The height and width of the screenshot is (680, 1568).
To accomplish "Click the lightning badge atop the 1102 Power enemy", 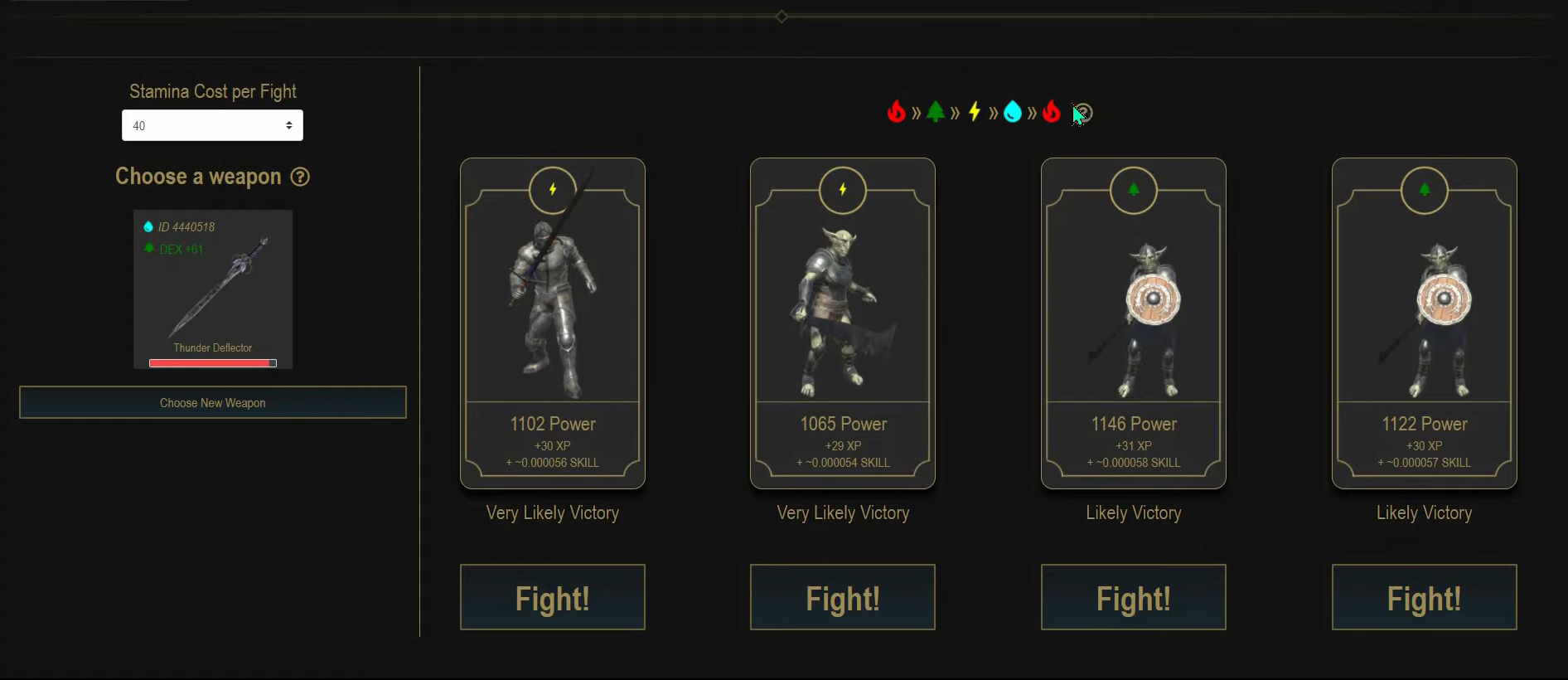I will [552, 190].
